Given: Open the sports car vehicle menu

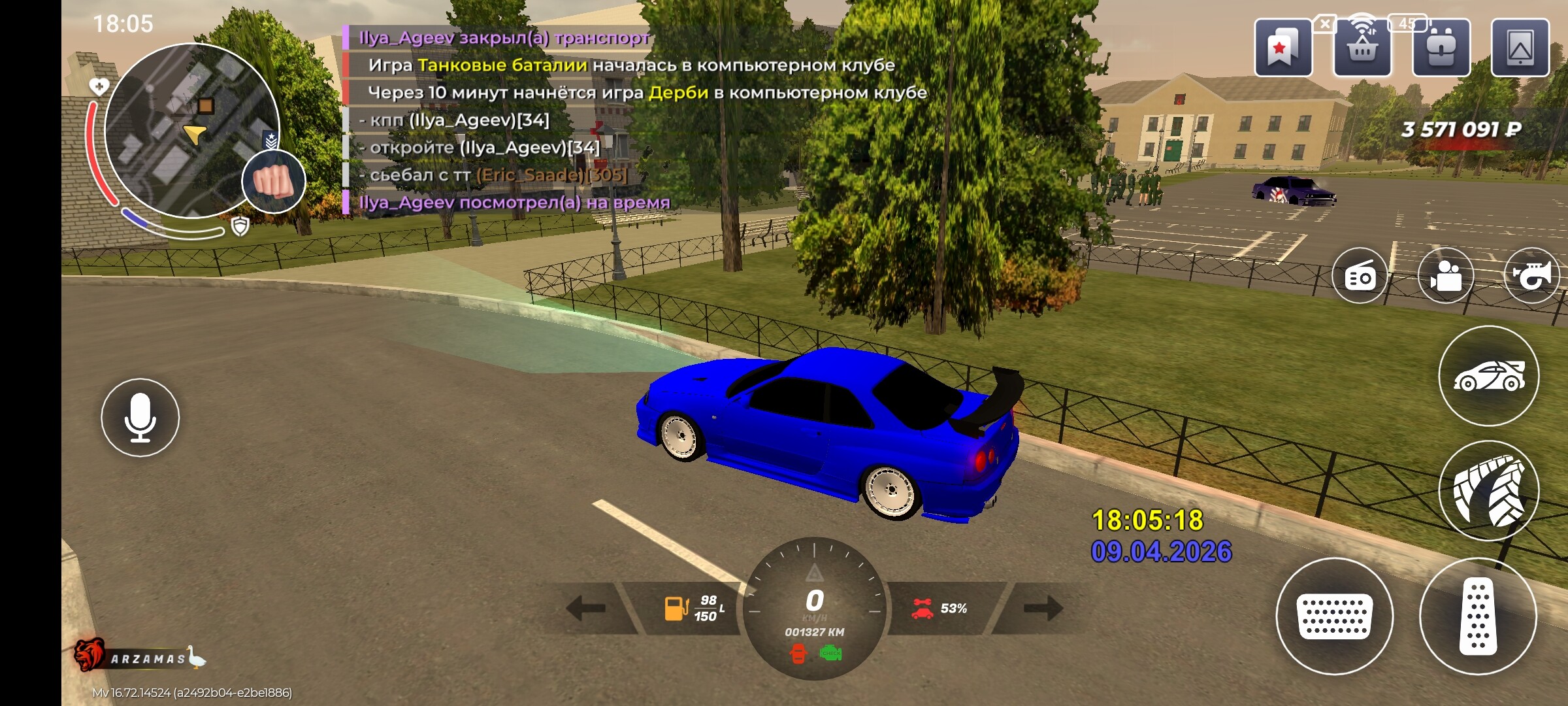Looking at the screenshot, I should pyautogui.click(x=1489, y=376).
